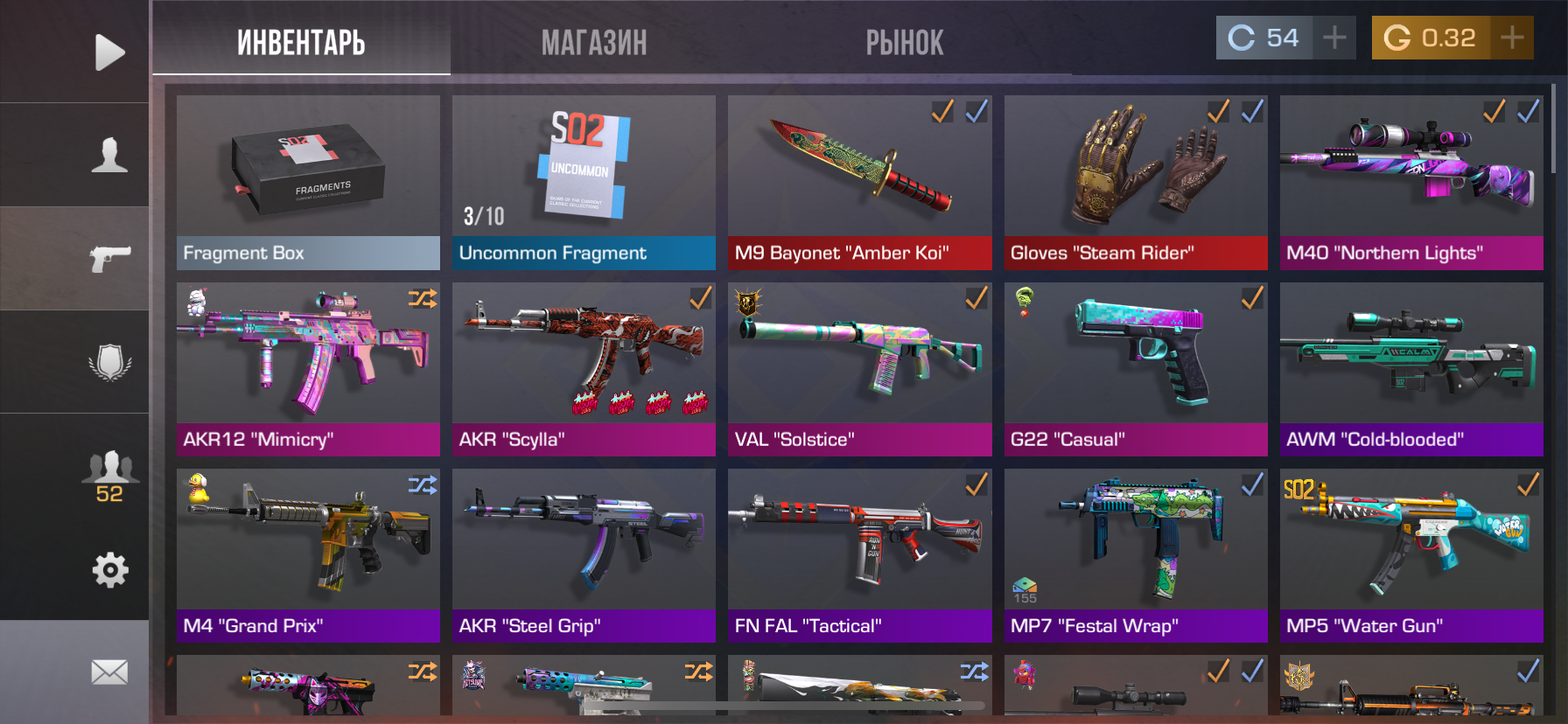Viewport: 1568px width, 724px height.
Task: Choose the AWM "Cold-blooded" skin
Action: (1410, 368)
